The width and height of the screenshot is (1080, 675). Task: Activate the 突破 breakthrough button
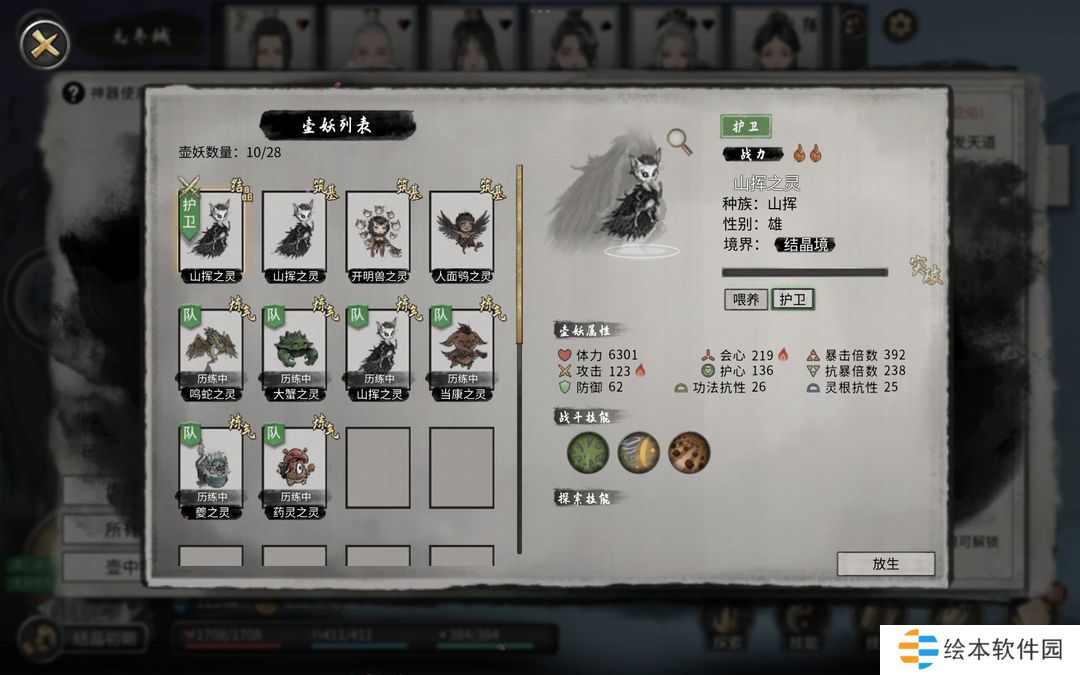tap(925, 270)
